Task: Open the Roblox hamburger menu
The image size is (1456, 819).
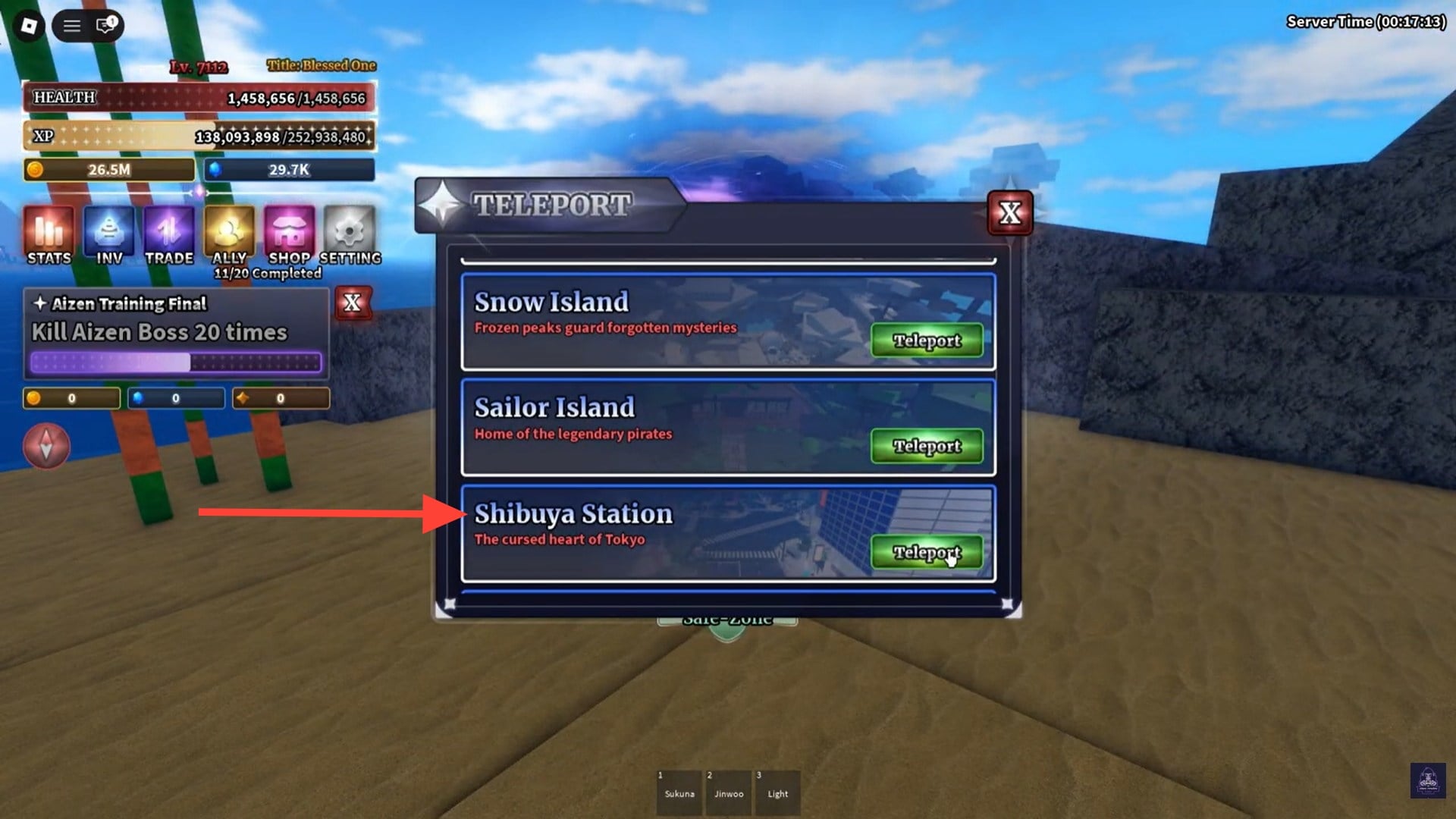Action: click(72, 25)
